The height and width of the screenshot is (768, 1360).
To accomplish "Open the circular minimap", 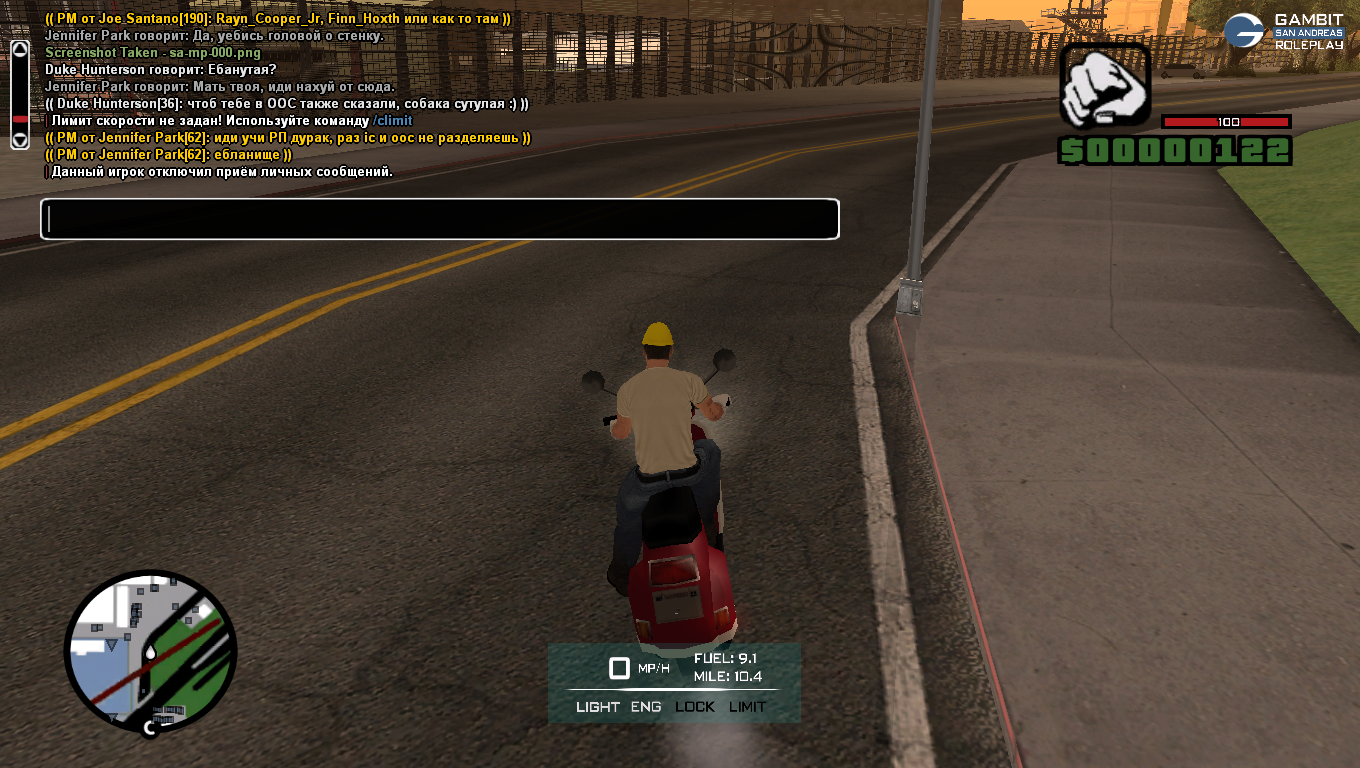I will coord(151,652).
